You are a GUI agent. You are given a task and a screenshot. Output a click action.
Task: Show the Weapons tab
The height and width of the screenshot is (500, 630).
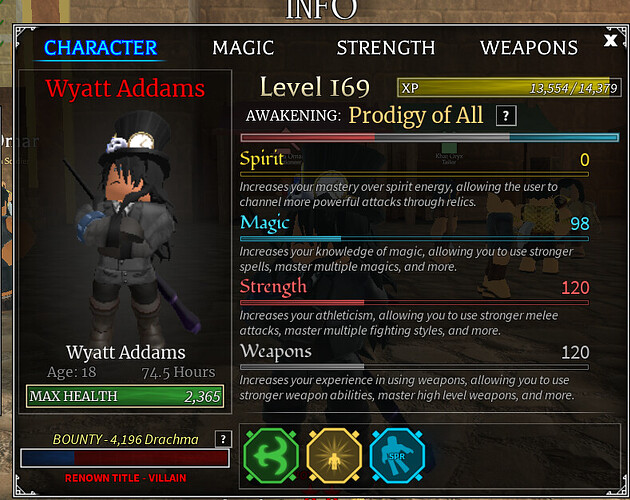[528, 48]
